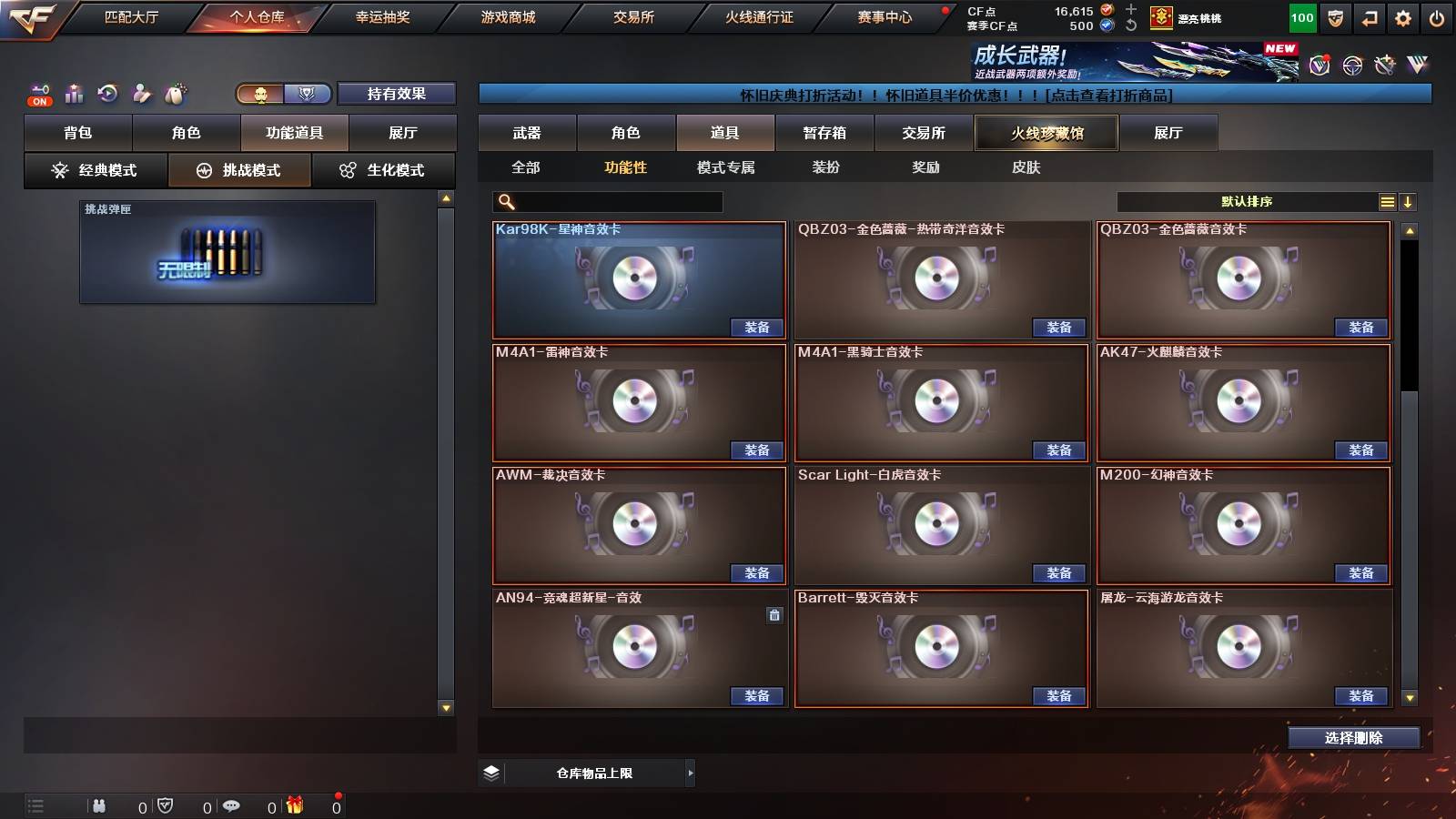Expand the 仓库物品上限 chevron at bottom
Screen dimensions: 1456x819
click(689, 772)
